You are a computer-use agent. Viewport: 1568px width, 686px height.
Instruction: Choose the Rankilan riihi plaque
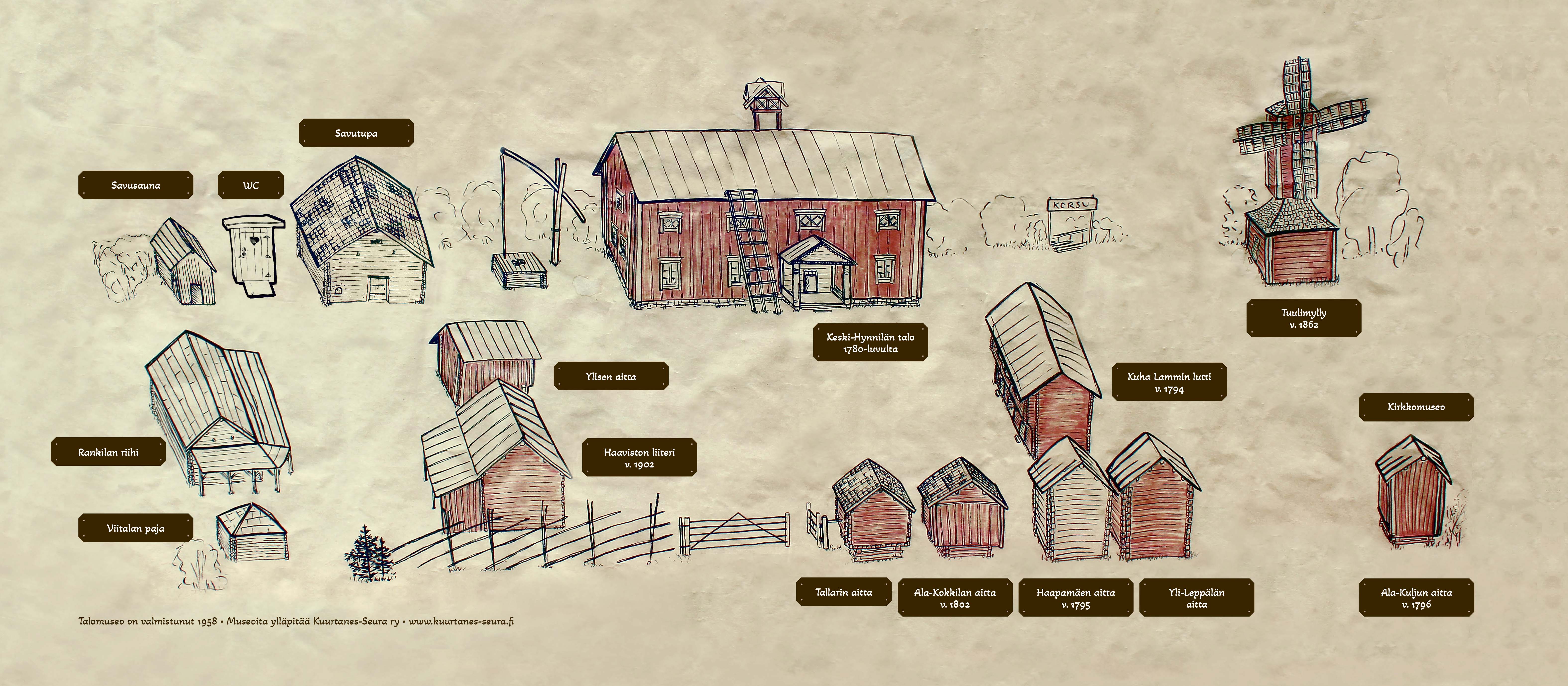(108, 452)
